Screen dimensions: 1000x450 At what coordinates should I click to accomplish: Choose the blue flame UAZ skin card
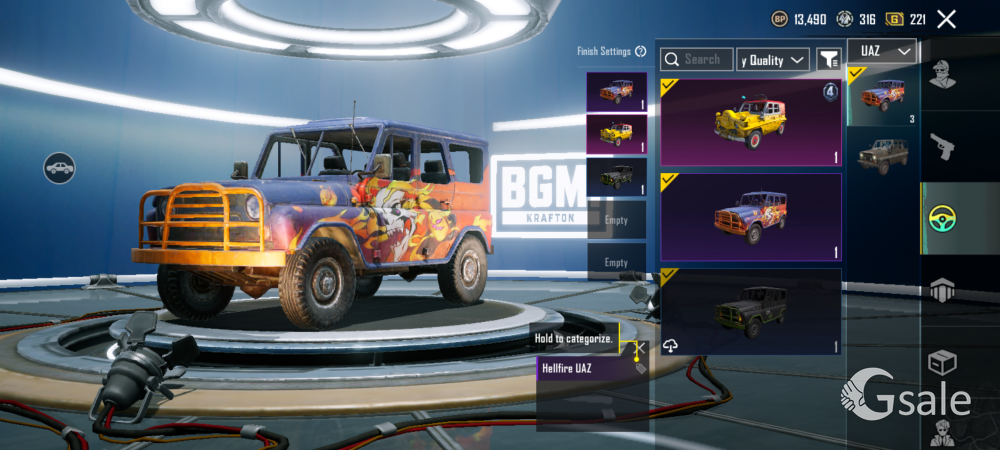point(750,217)
